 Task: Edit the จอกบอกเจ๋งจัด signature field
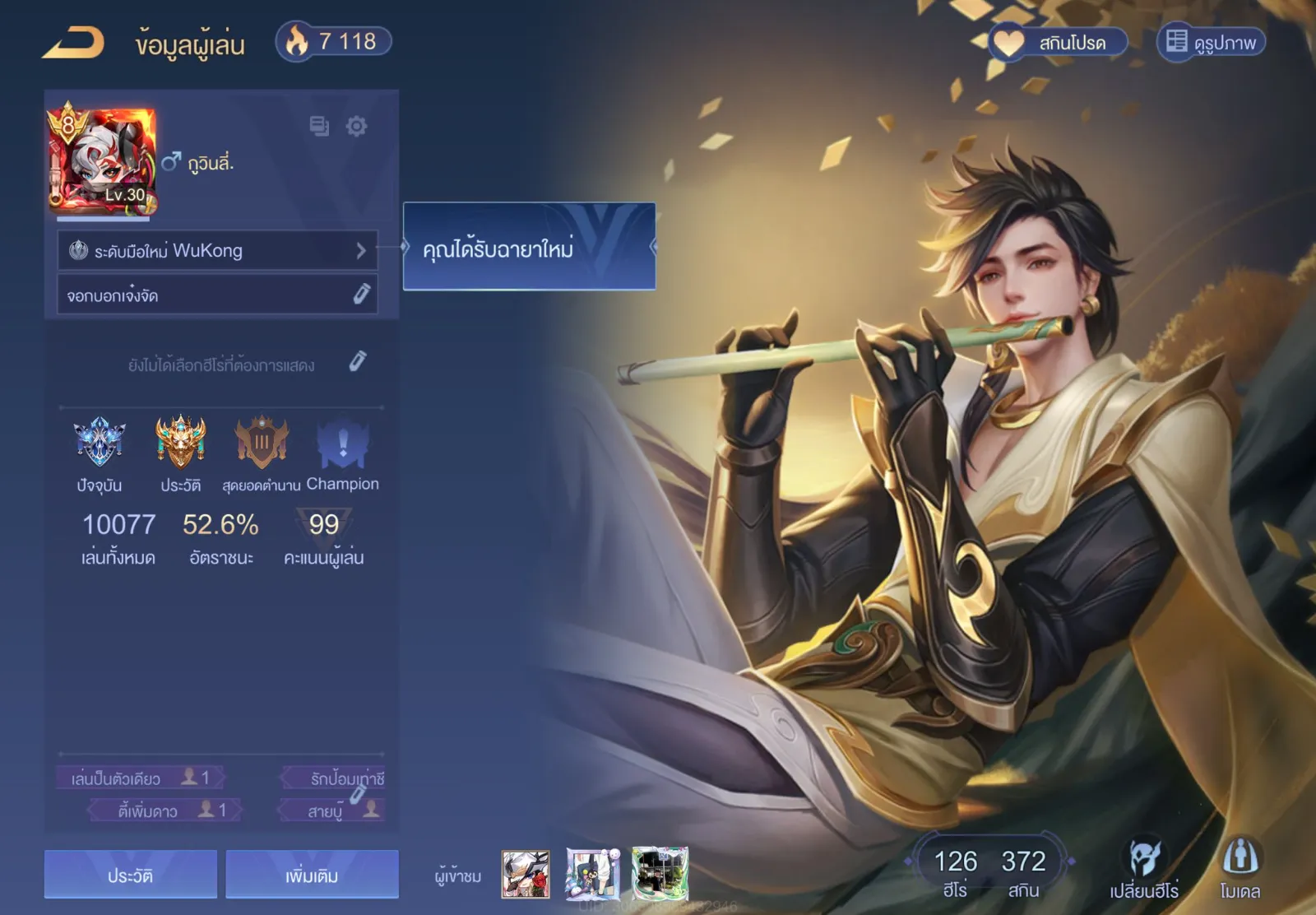point(361,294)
